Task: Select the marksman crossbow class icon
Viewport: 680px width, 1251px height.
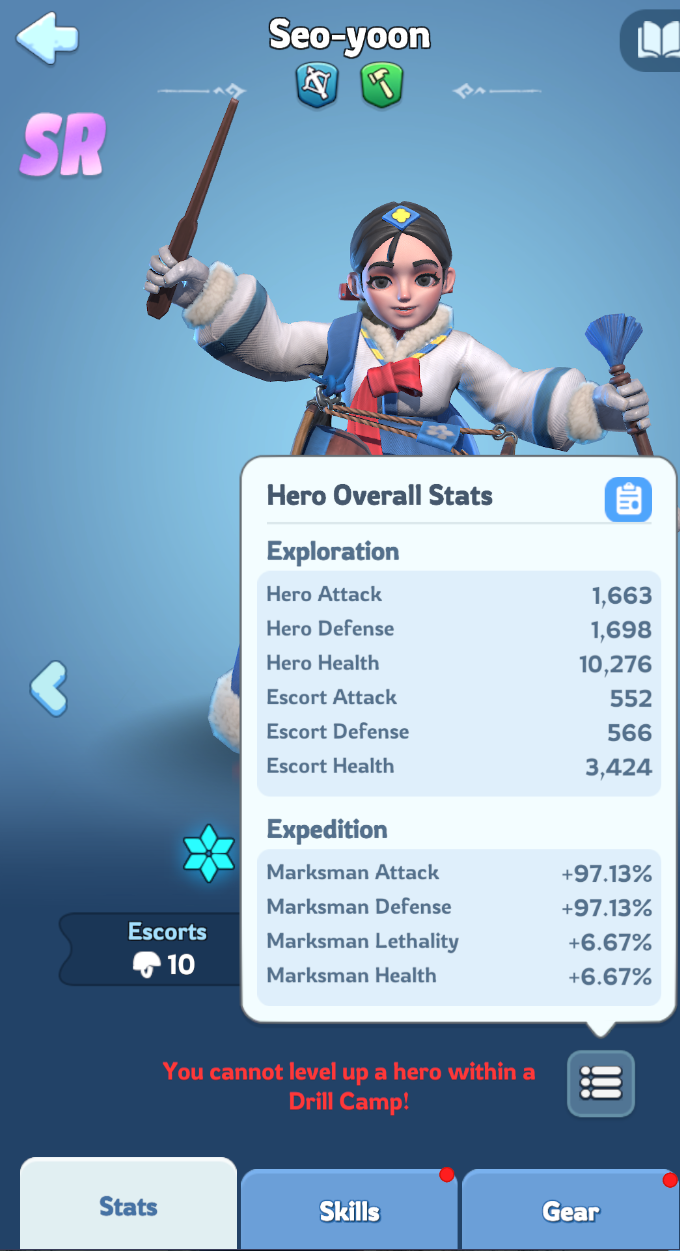Action: tap(317, 85)
